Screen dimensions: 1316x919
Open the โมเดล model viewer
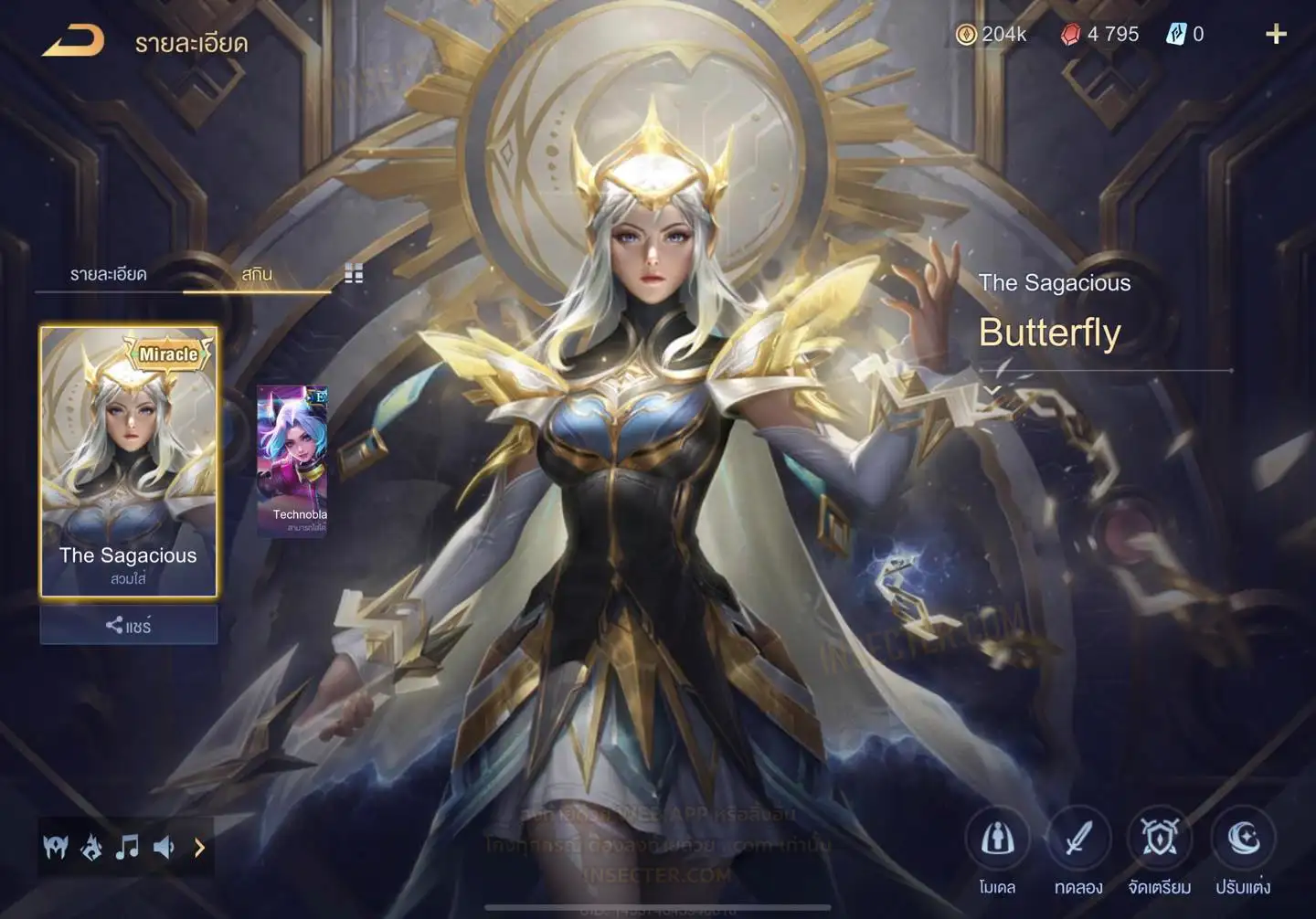pyautogui.click(x=997, y=840)
